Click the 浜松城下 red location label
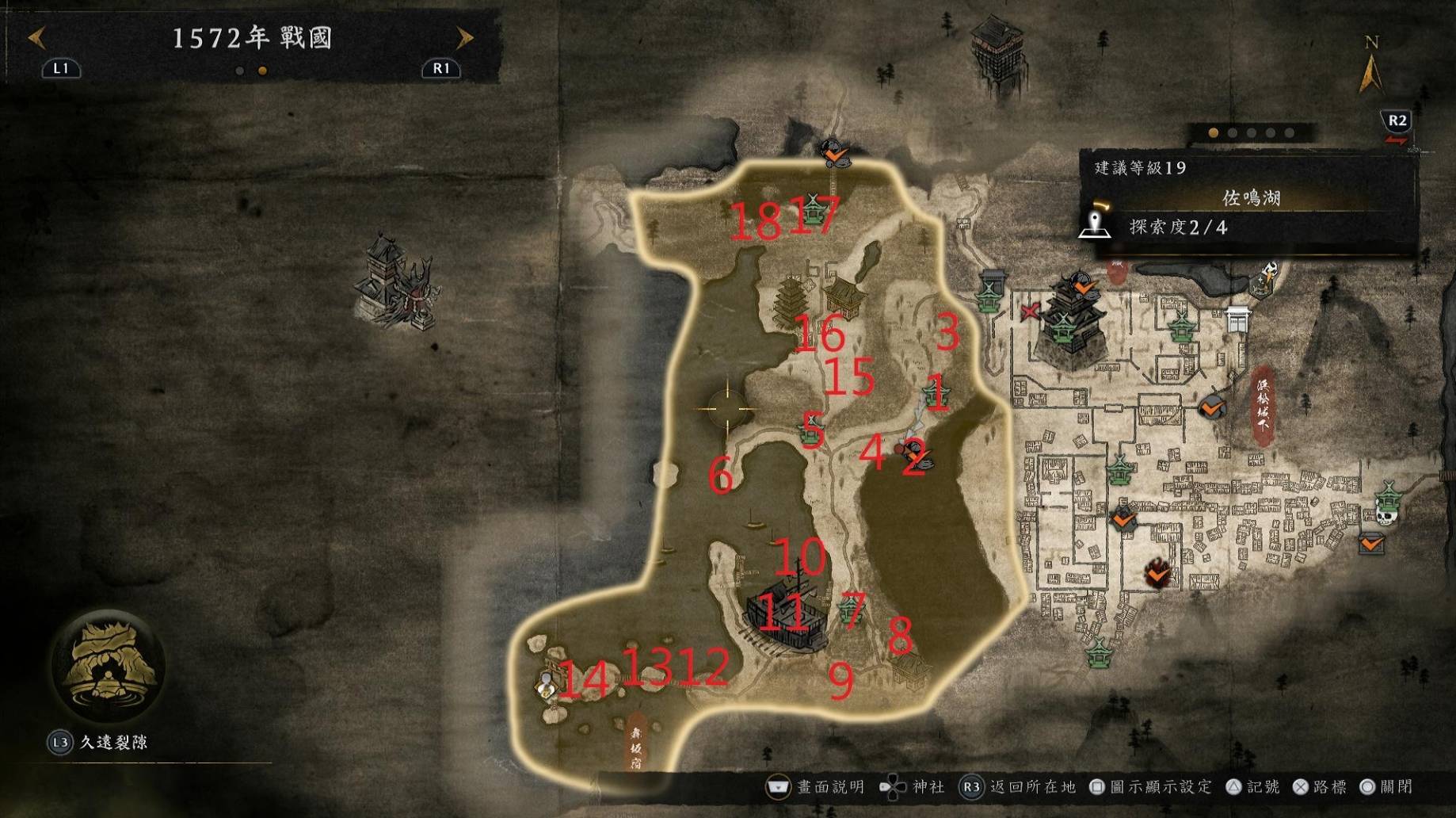The width and height of the screenshot is (1456, 818). pos(1262,401)
